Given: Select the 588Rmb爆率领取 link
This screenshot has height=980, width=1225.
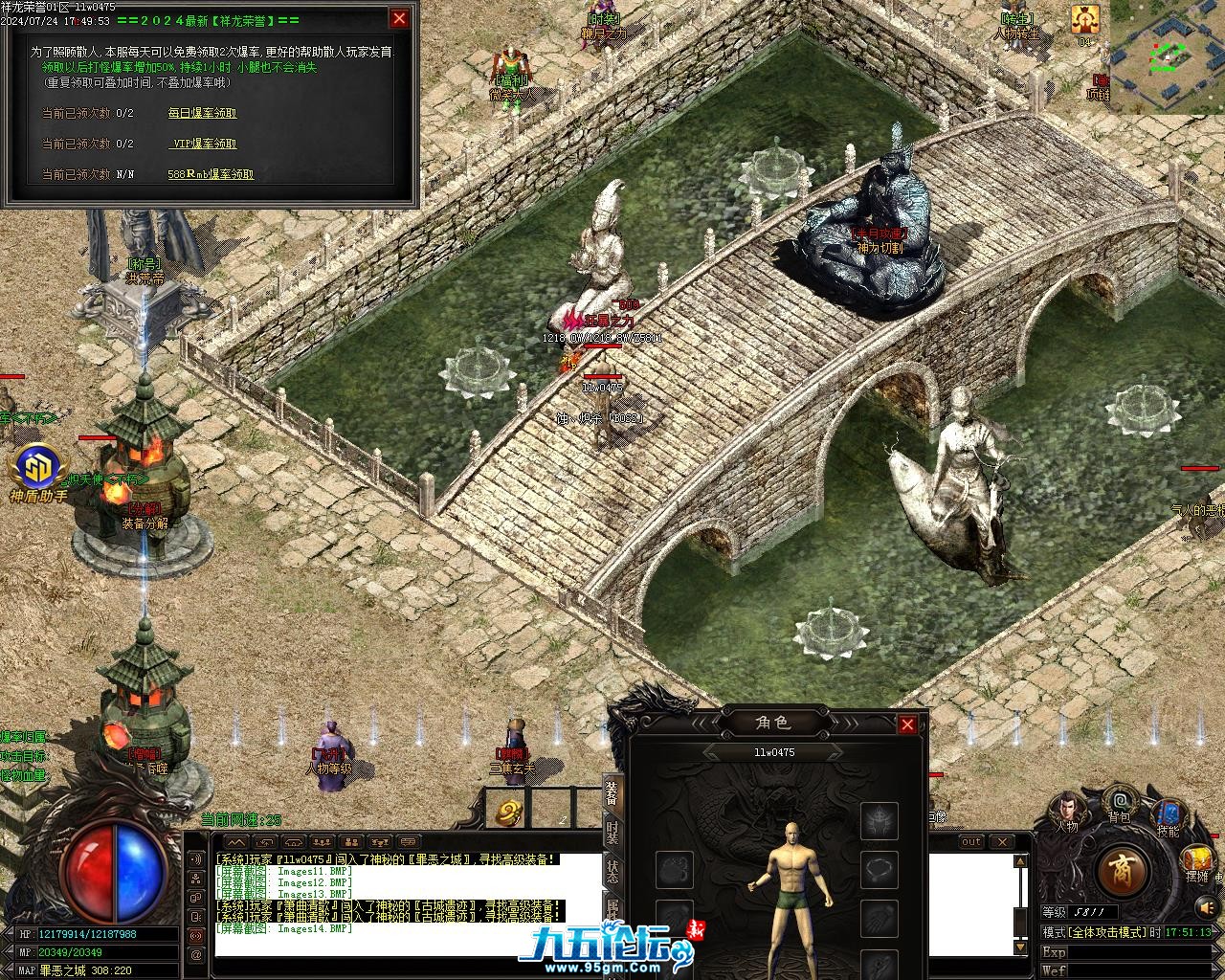Looking at the screenshot, I should pyautogui.click(x=211, y=174).
